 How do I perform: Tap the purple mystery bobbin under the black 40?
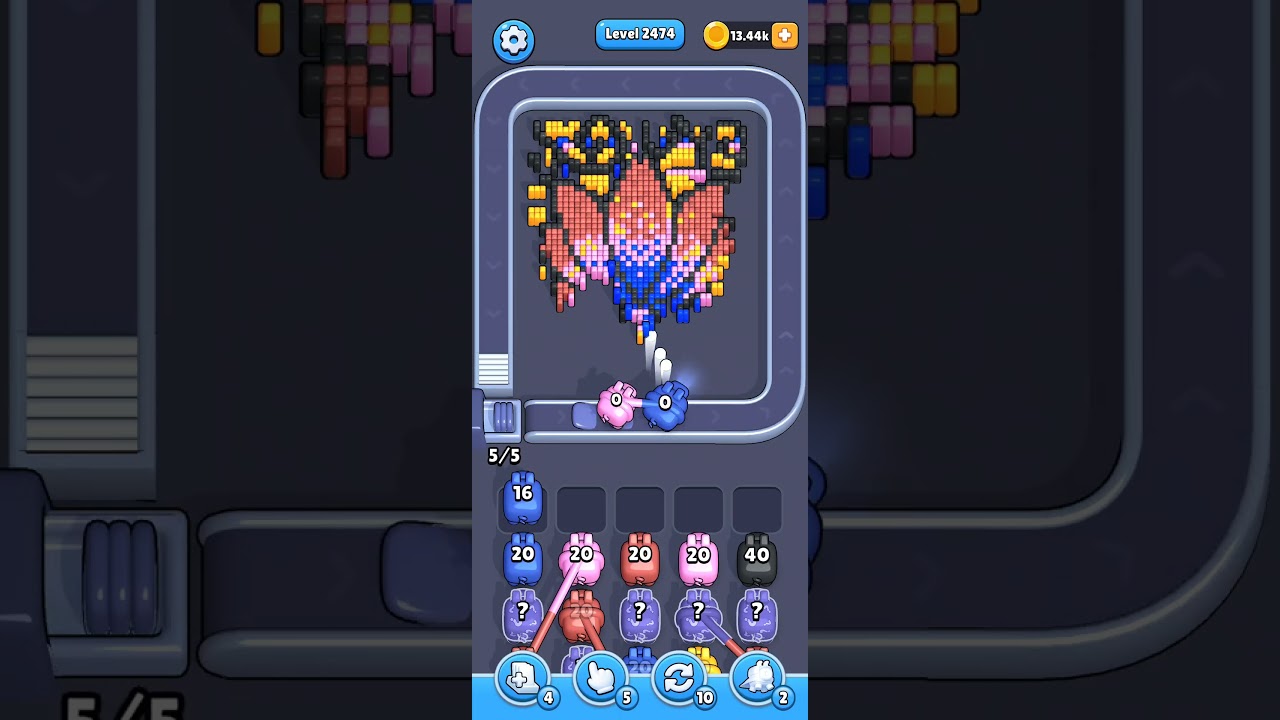[757, 613]
